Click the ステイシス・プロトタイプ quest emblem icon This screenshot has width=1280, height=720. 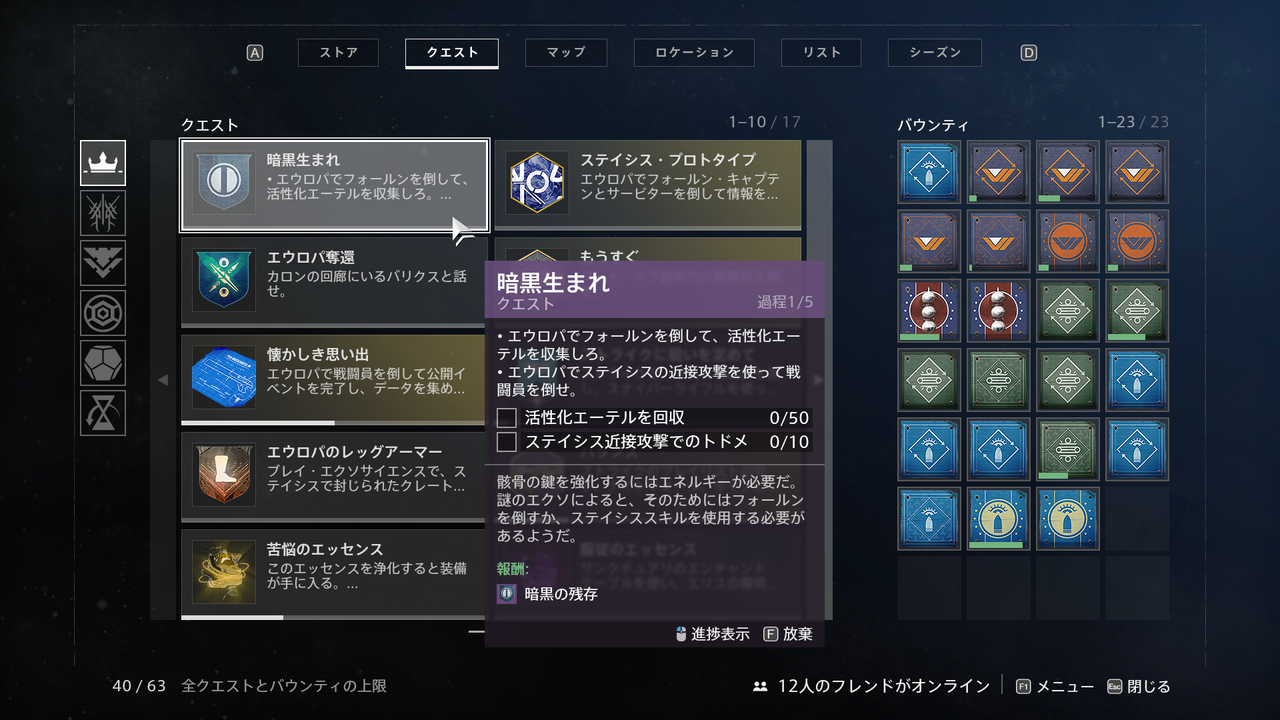[x=538, y=183]
